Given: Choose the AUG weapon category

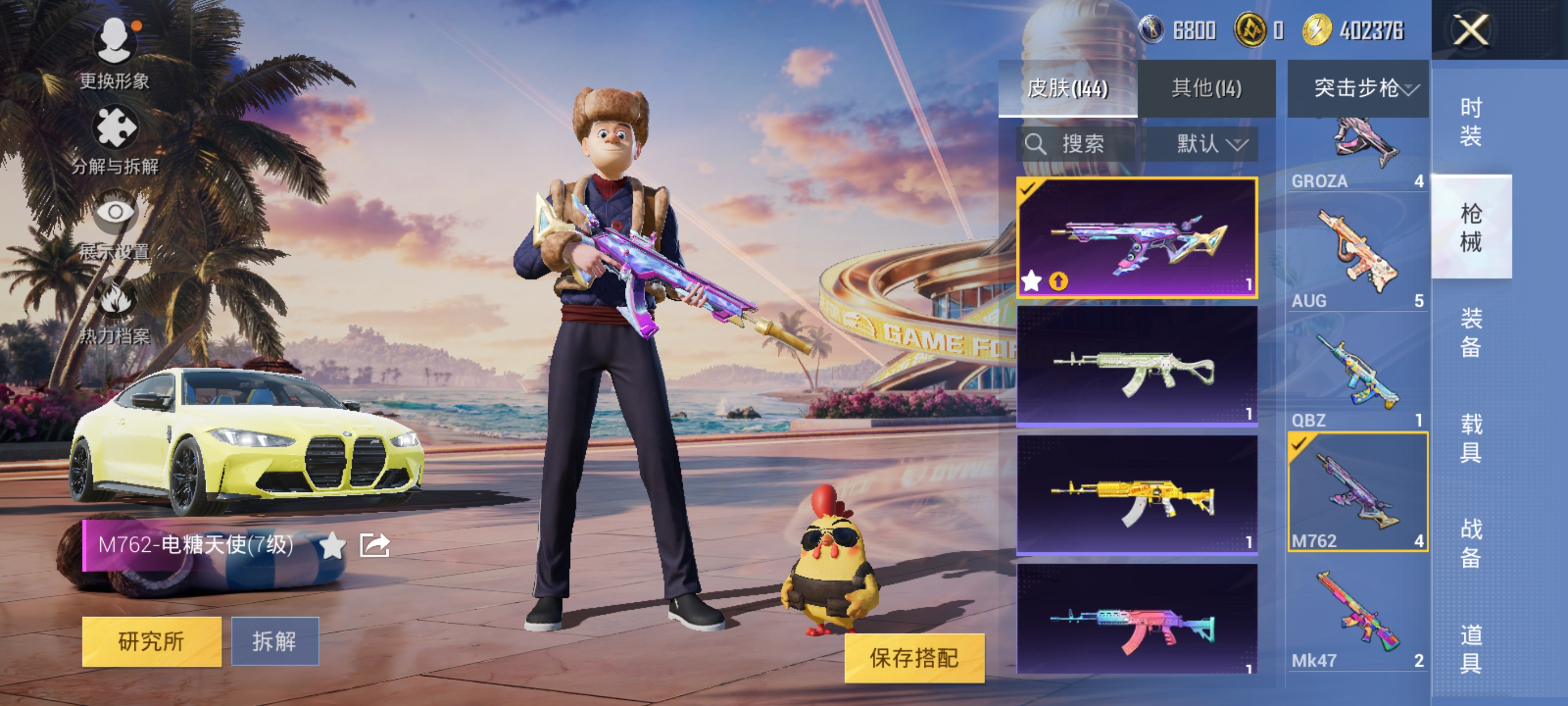Looking at the screenshot, I should [1357, 256].
